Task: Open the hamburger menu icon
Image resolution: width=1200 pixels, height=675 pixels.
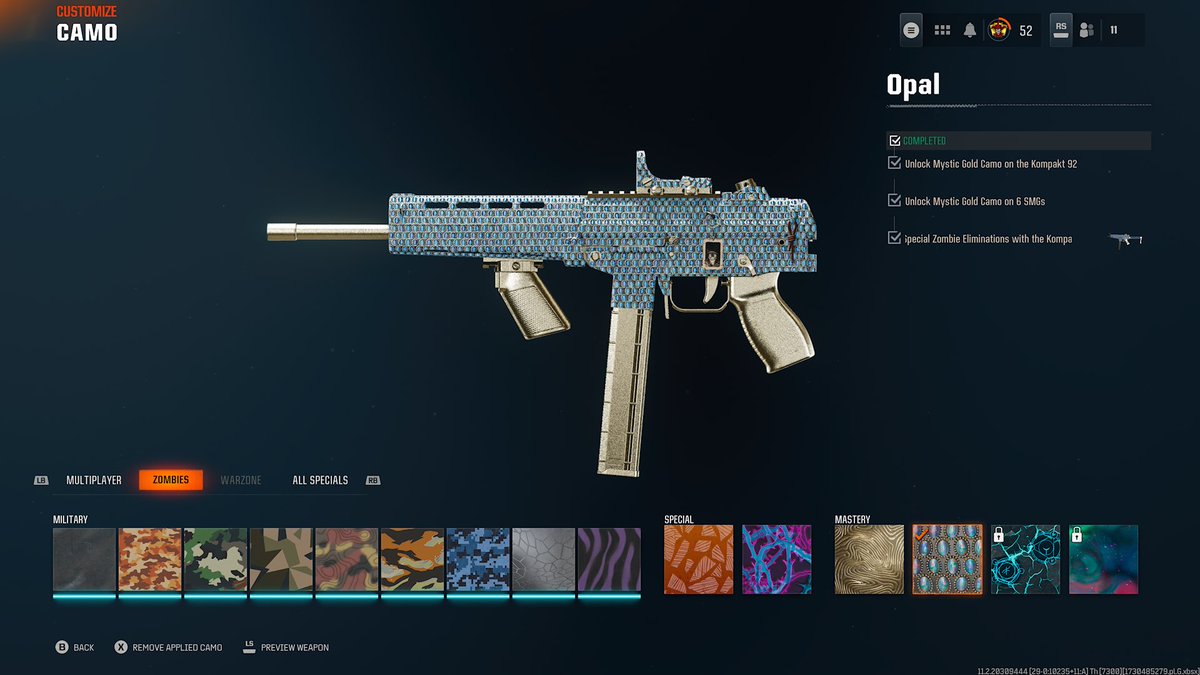Action: [x=911, y=30]
